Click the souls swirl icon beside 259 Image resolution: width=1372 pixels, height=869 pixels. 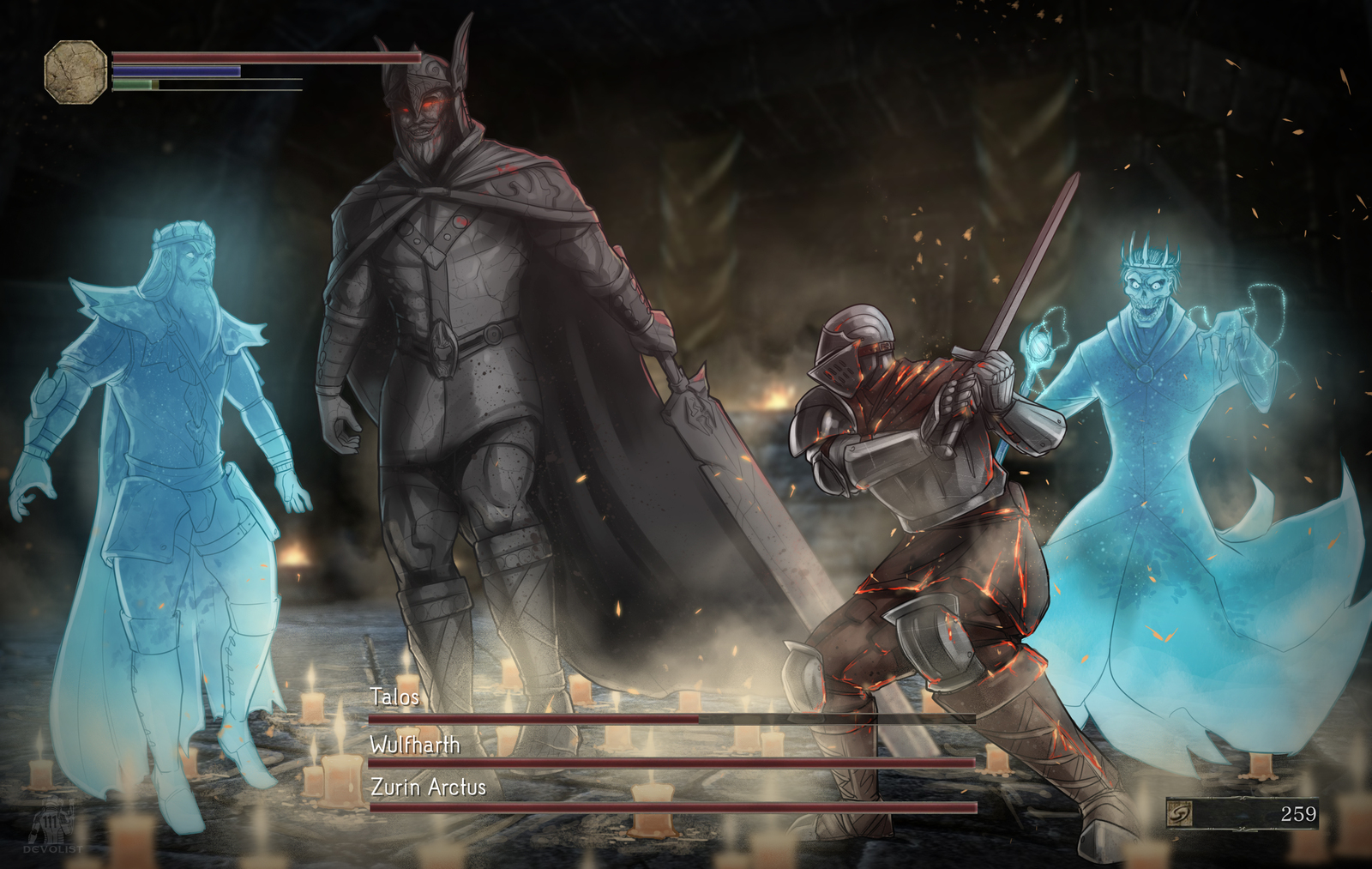1180,813
